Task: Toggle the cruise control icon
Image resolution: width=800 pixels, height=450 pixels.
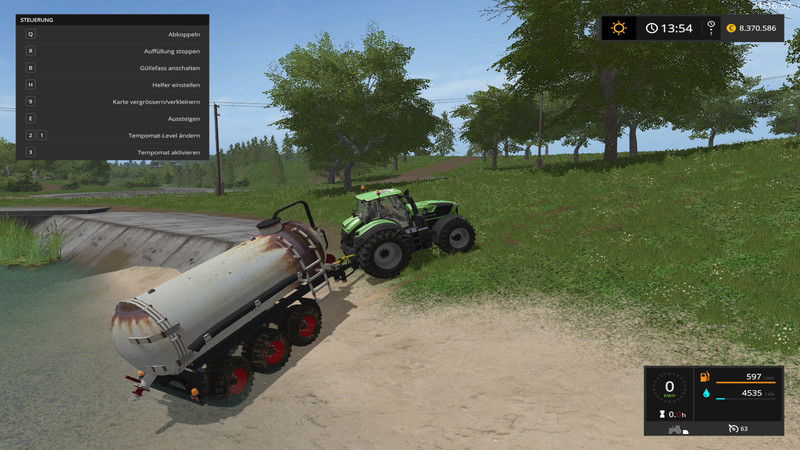Action: point(732,428)
